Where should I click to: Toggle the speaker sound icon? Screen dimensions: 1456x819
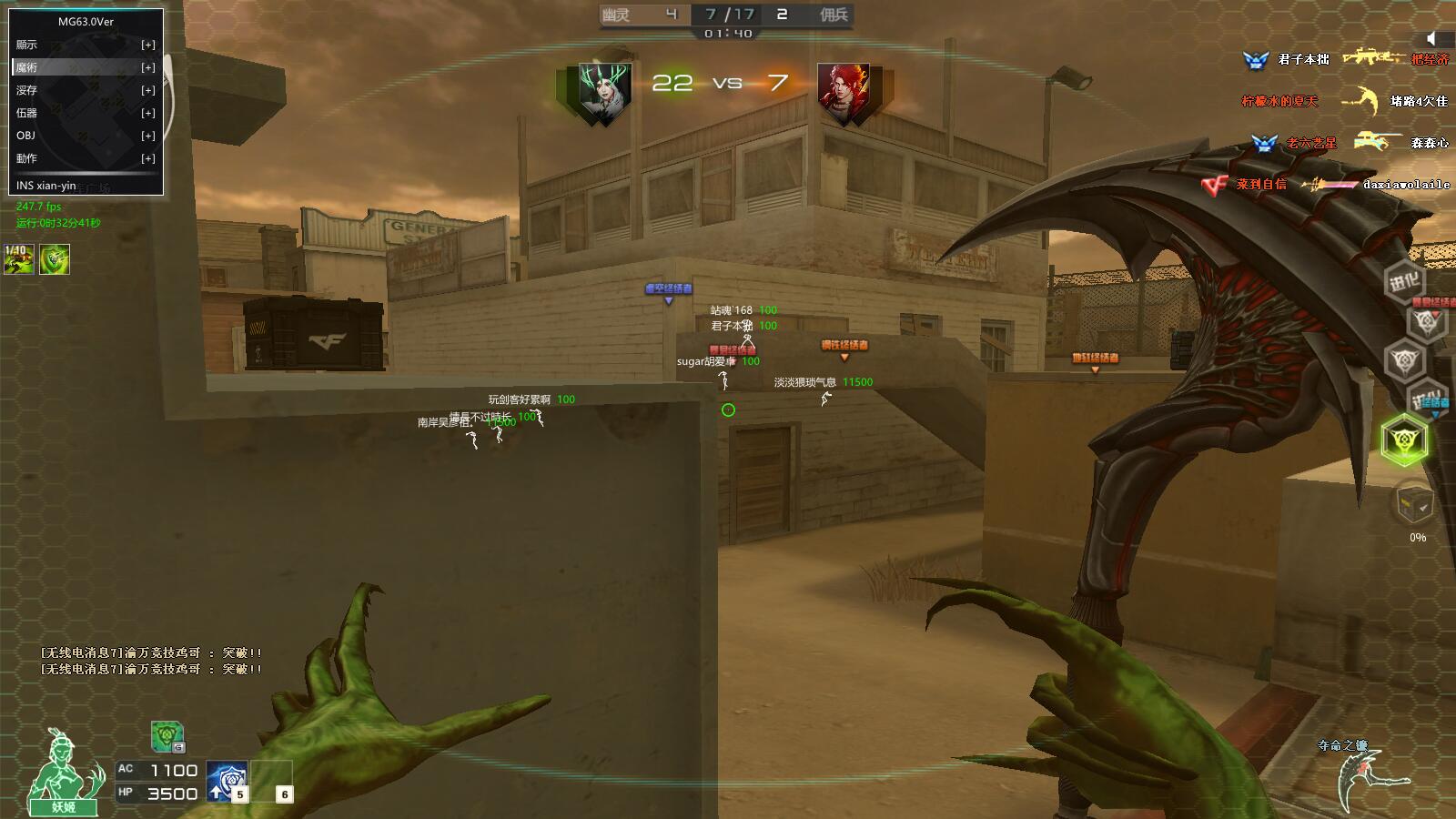click(x=1431, y=37)
